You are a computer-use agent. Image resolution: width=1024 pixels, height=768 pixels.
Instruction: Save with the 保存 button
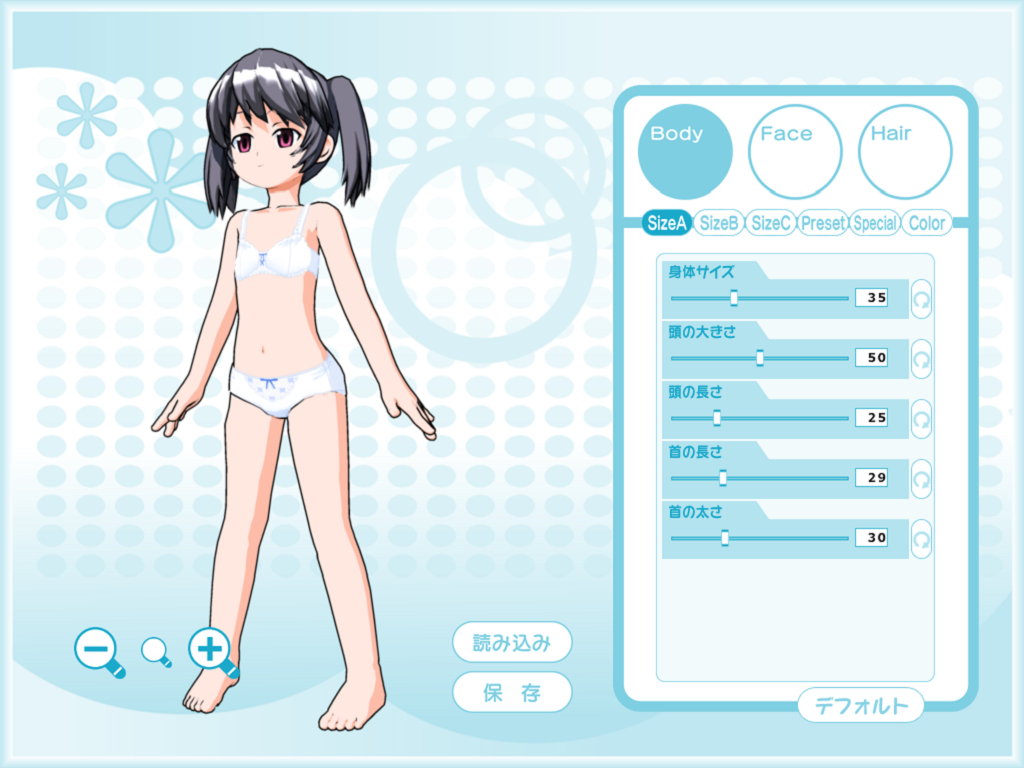coord(512,693)
